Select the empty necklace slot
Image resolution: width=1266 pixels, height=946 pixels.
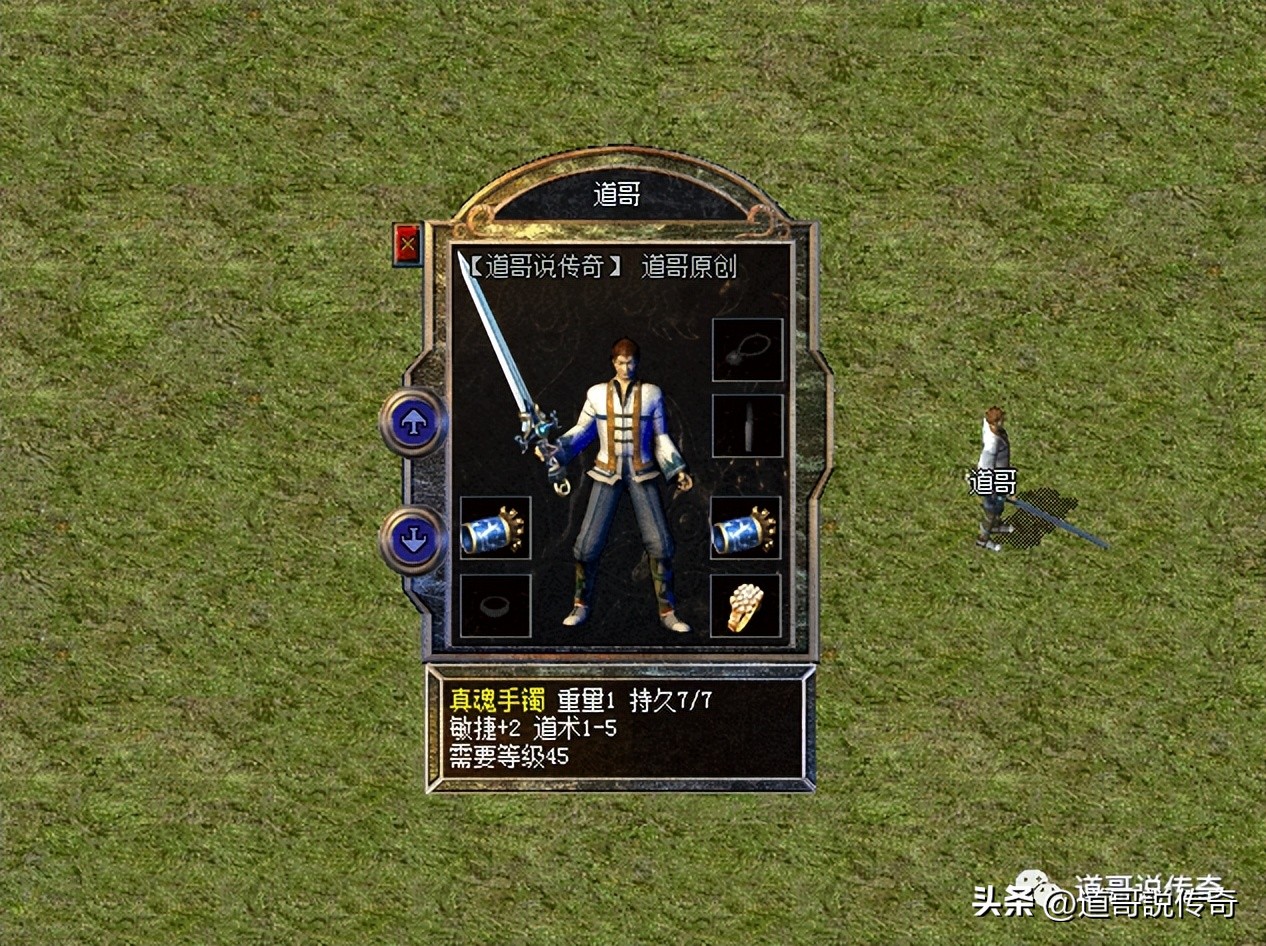point(747,350)
